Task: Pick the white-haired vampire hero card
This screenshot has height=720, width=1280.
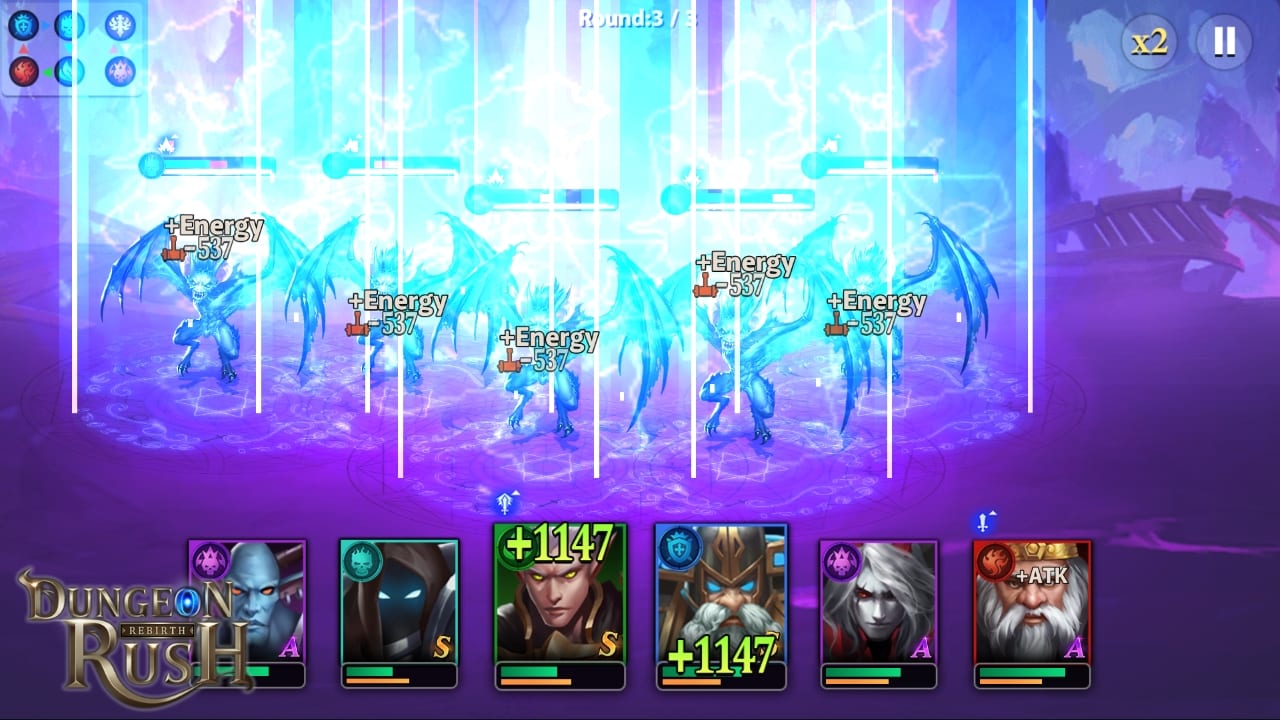Action: pyautogui.click(x=879, y=602)
